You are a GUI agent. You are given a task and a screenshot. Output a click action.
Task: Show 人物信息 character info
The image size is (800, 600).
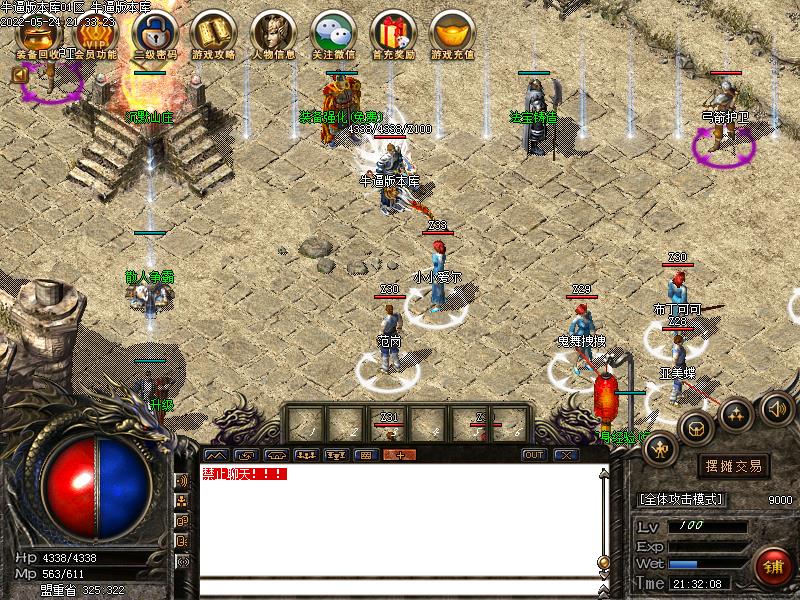coord(272,34)
